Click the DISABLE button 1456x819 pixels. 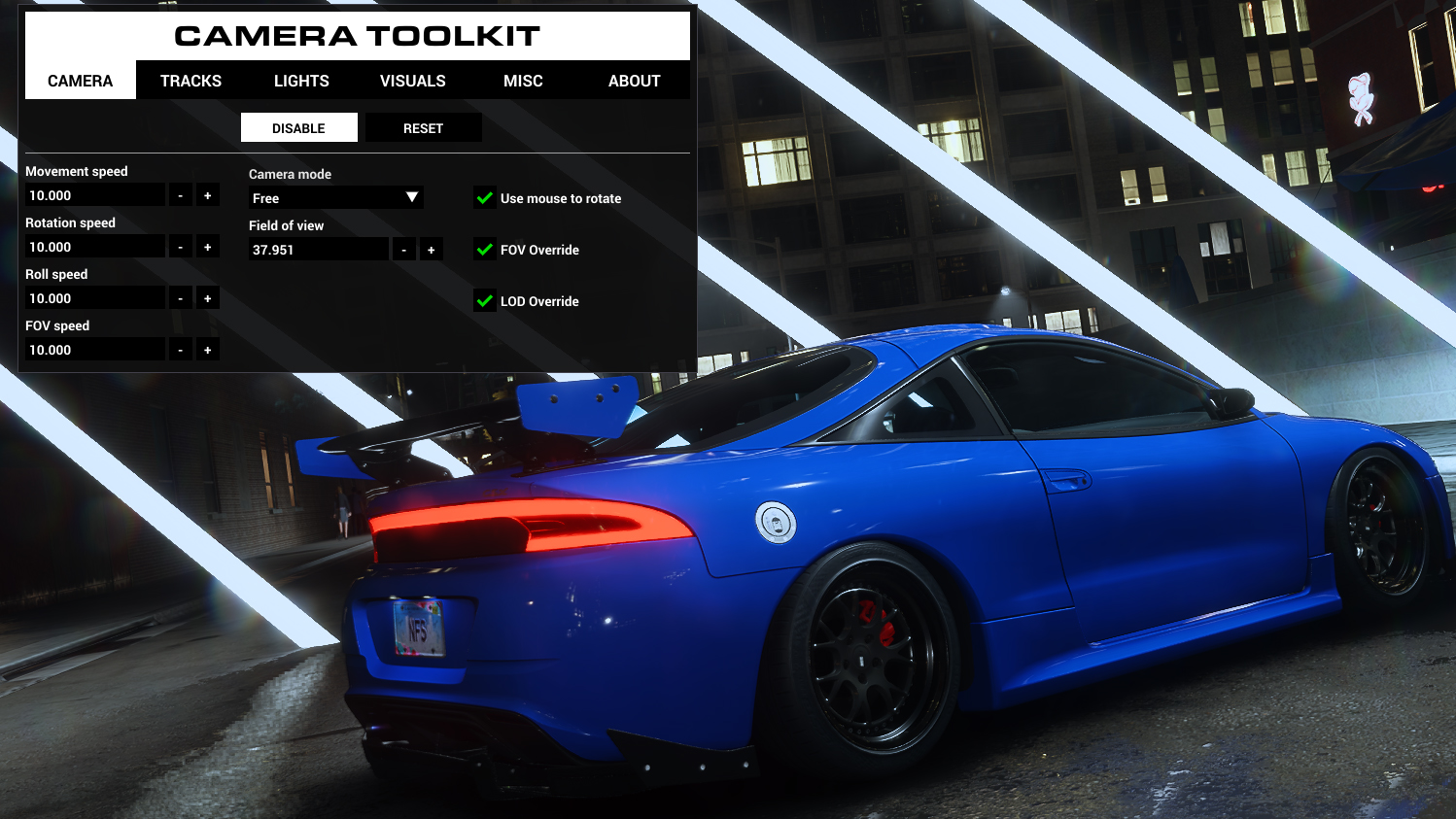(x=298, y=127)
